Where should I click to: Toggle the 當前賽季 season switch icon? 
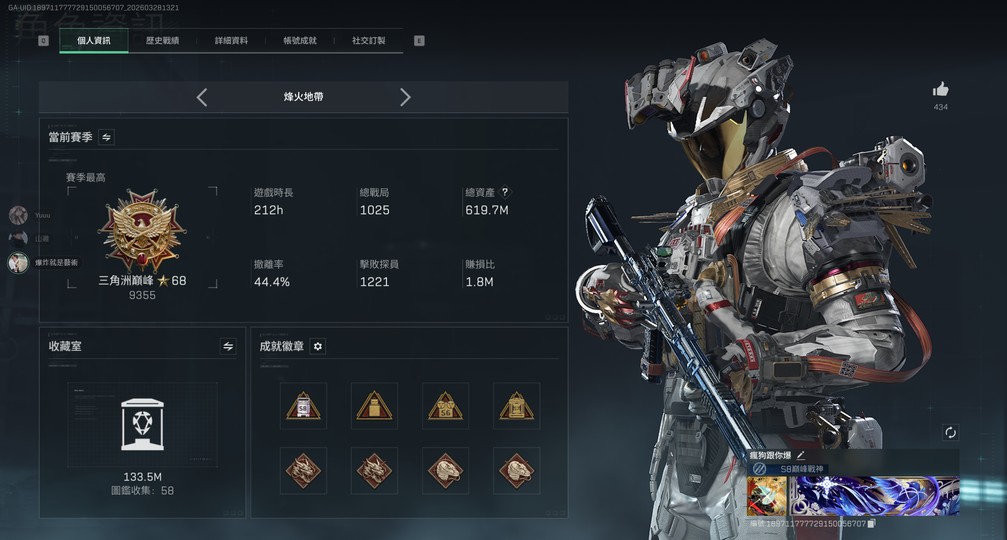tap(107, 137)
